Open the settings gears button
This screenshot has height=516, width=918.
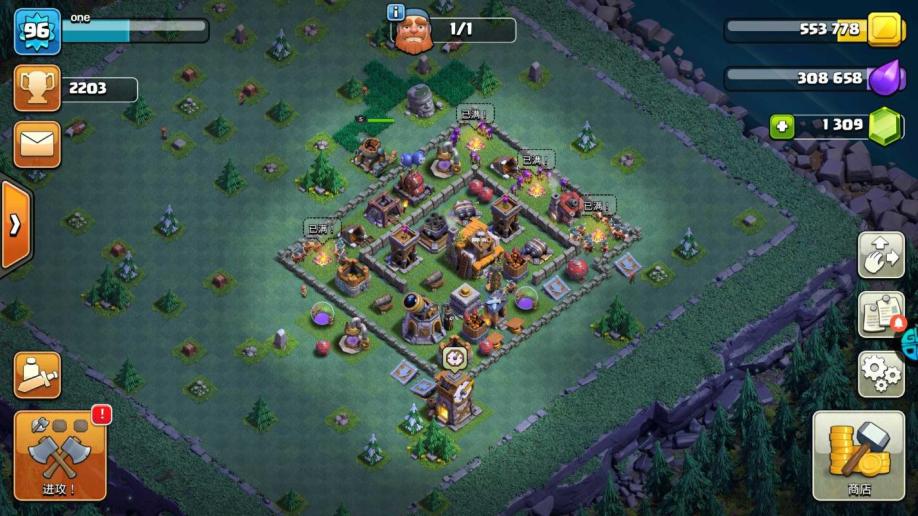(x=881, y=374)
